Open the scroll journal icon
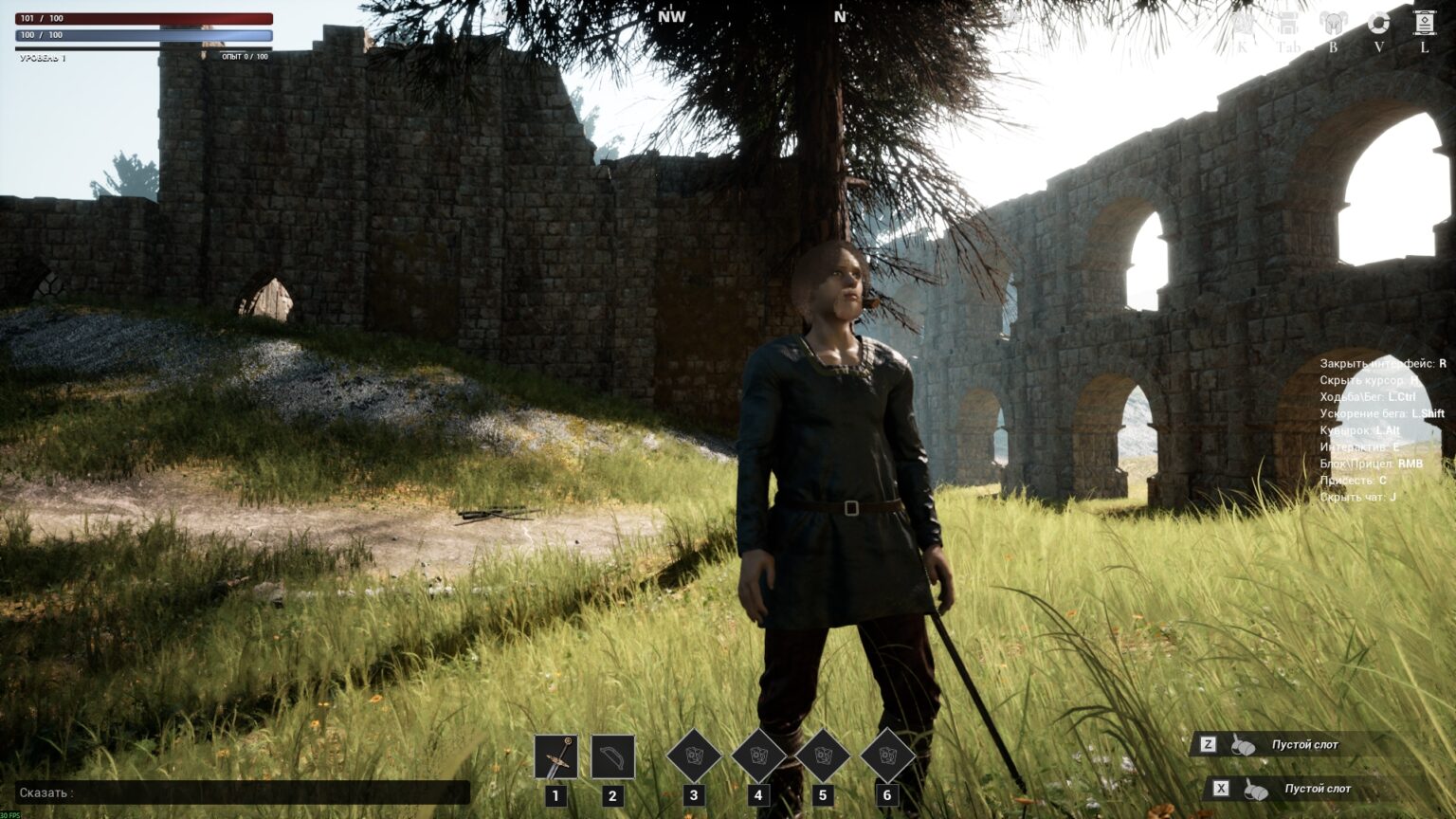This screenshot has width=1456, height=819. (1424, 24)
